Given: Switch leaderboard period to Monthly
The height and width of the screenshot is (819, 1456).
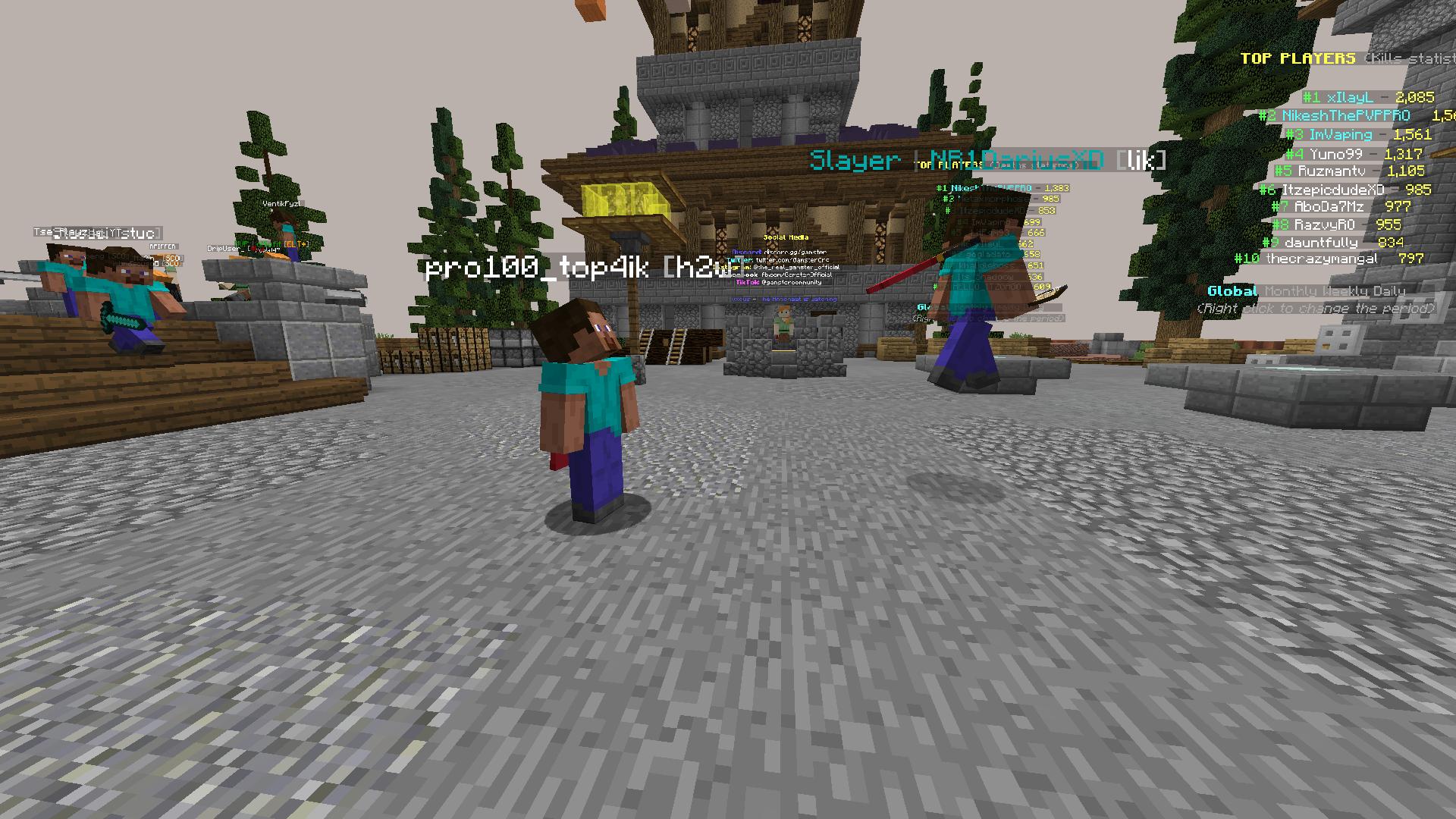Looking at the screenshot, I should tap(1289, 290).
